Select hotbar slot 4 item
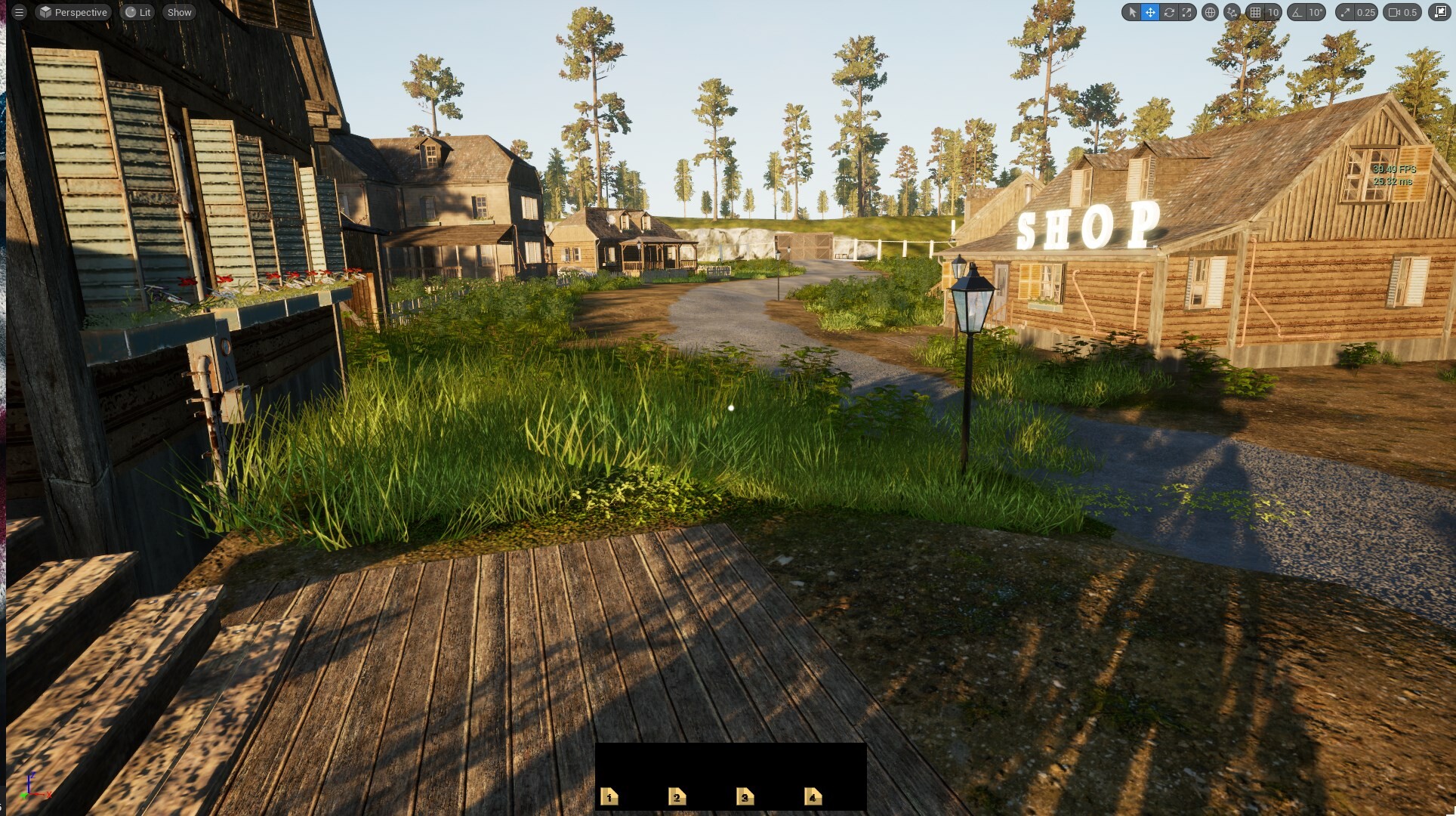Viewport: 1456px width, 816px height. [812, 796]
